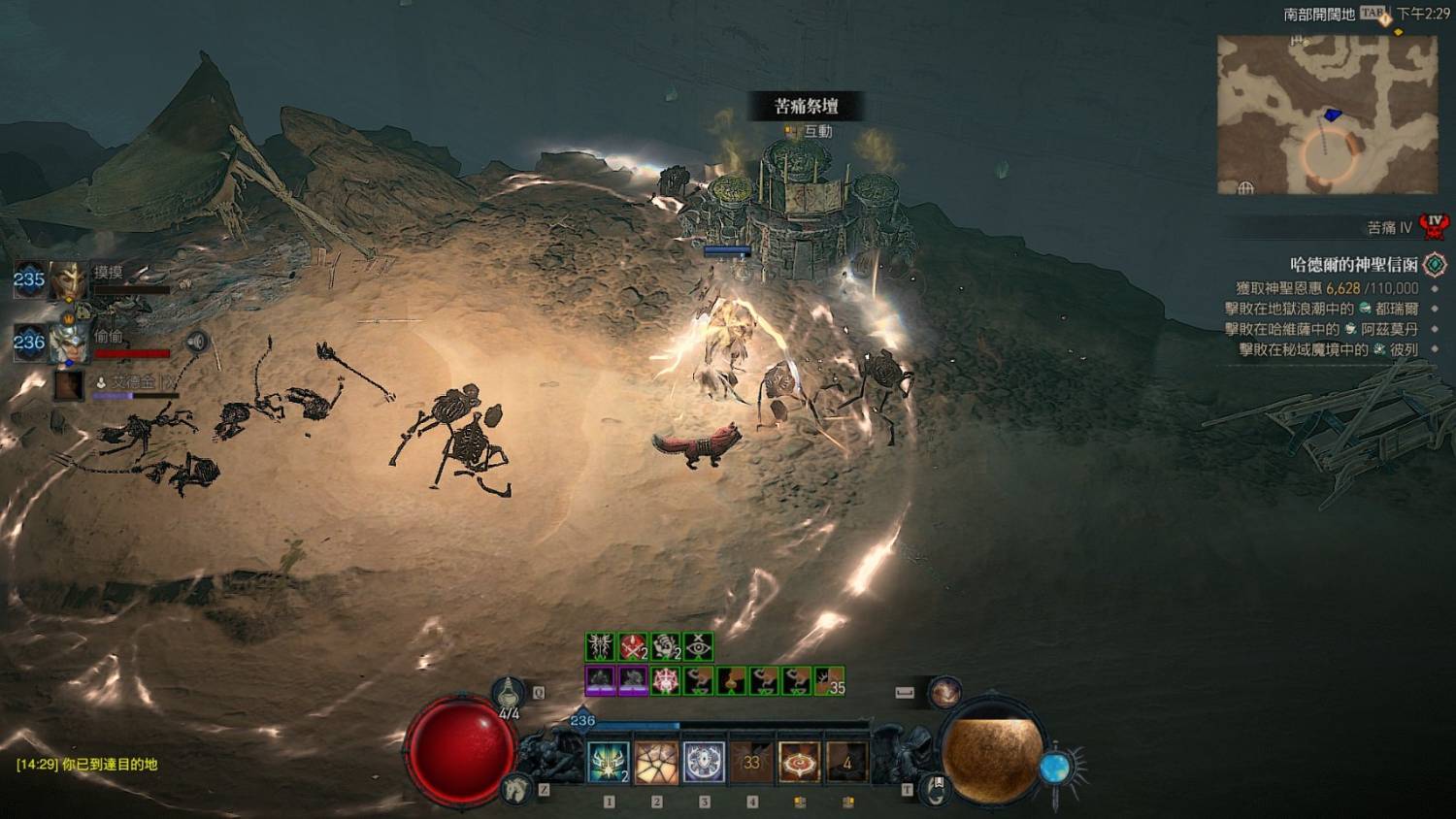
Task: Open the town portal swirl icon
Action: coord(935,788)
